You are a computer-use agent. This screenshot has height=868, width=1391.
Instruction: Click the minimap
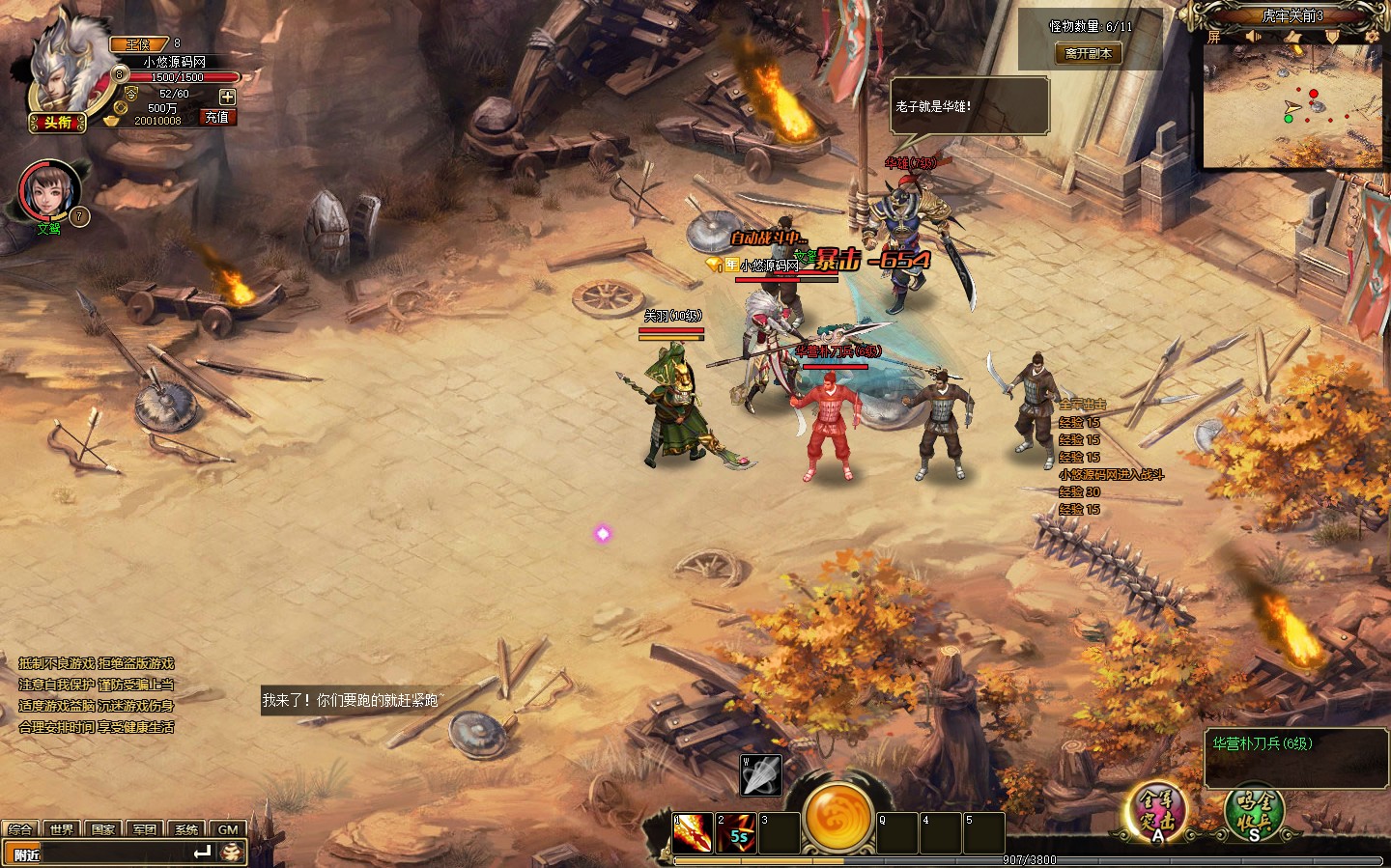(1291, 106)
